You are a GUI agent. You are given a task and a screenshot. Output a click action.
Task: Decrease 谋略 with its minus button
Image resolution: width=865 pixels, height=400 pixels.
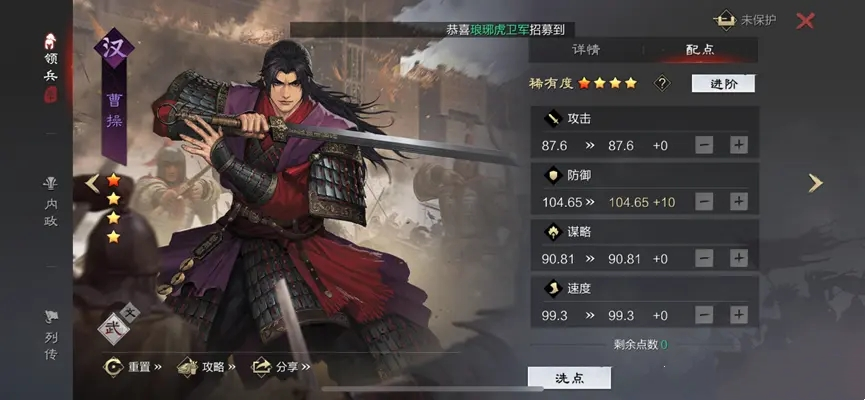coord(704,258)
